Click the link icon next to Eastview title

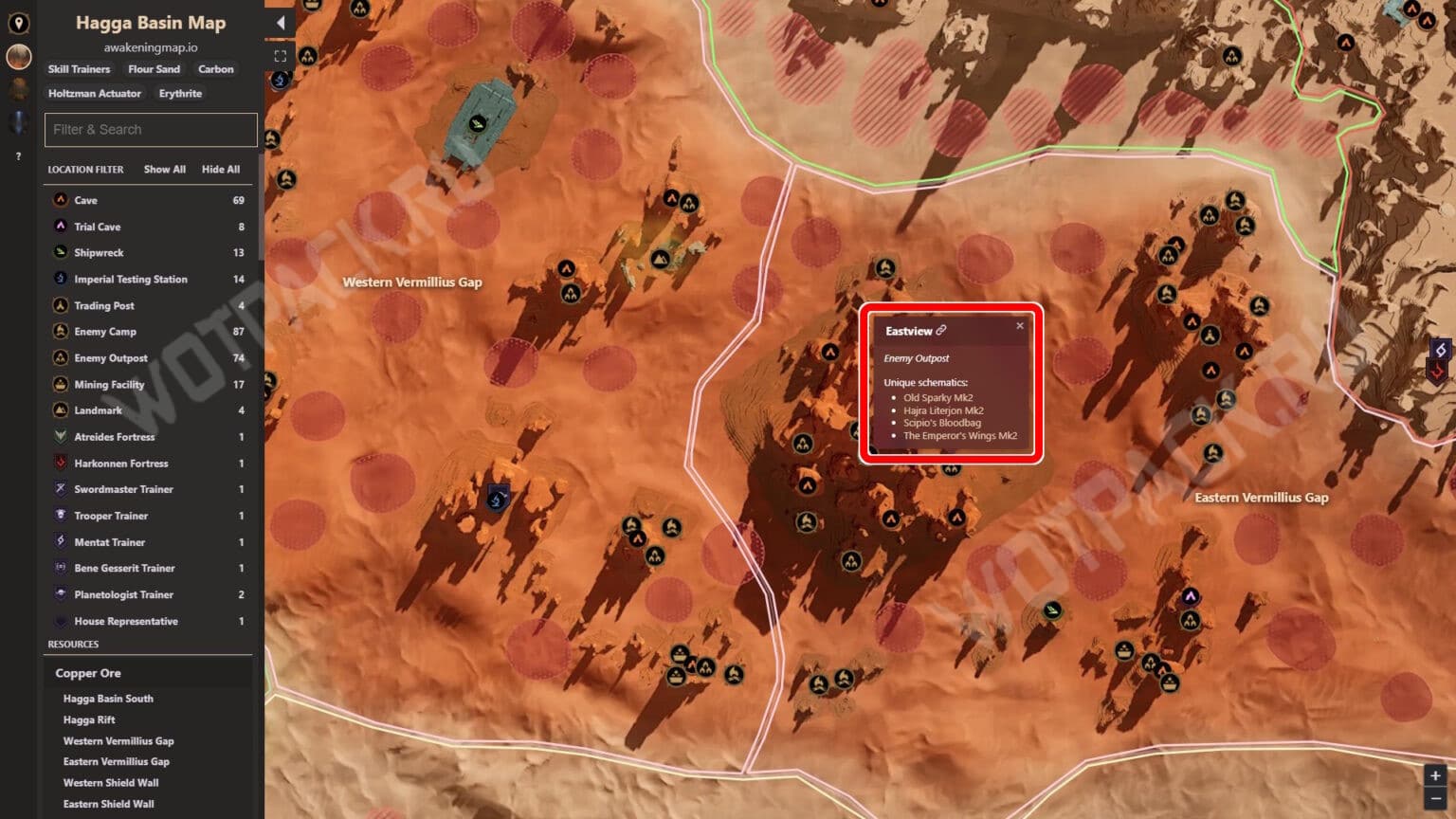(943, 331)
